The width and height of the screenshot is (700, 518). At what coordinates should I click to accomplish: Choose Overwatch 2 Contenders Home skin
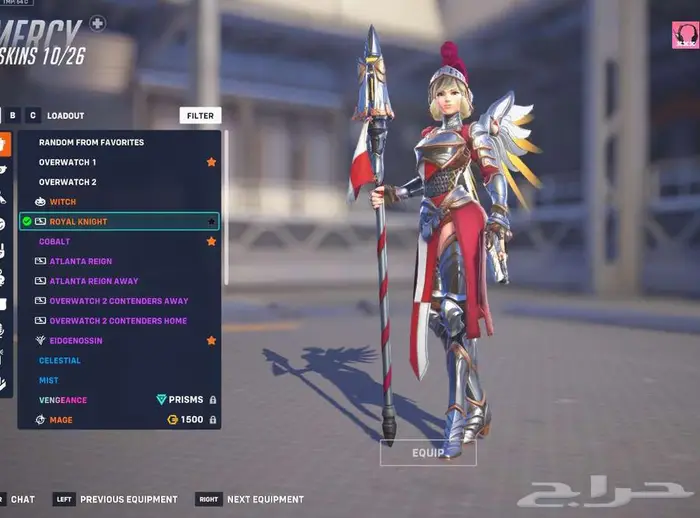[x=118, y=321]
